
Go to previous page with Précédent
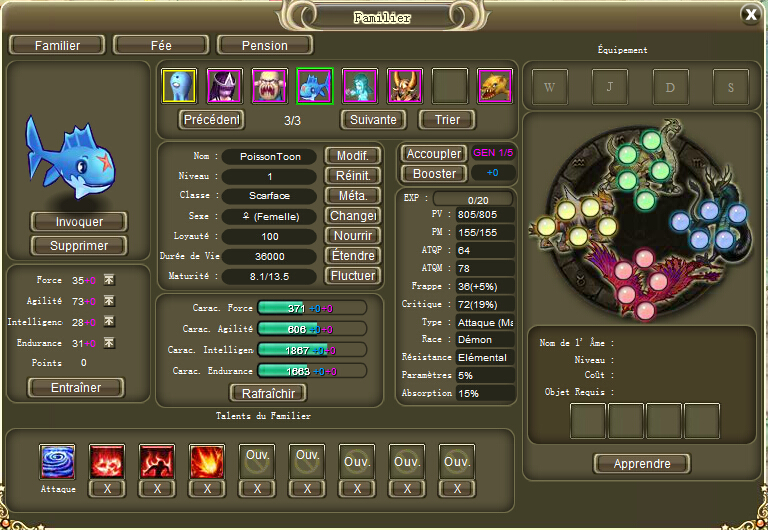(211, 120)
